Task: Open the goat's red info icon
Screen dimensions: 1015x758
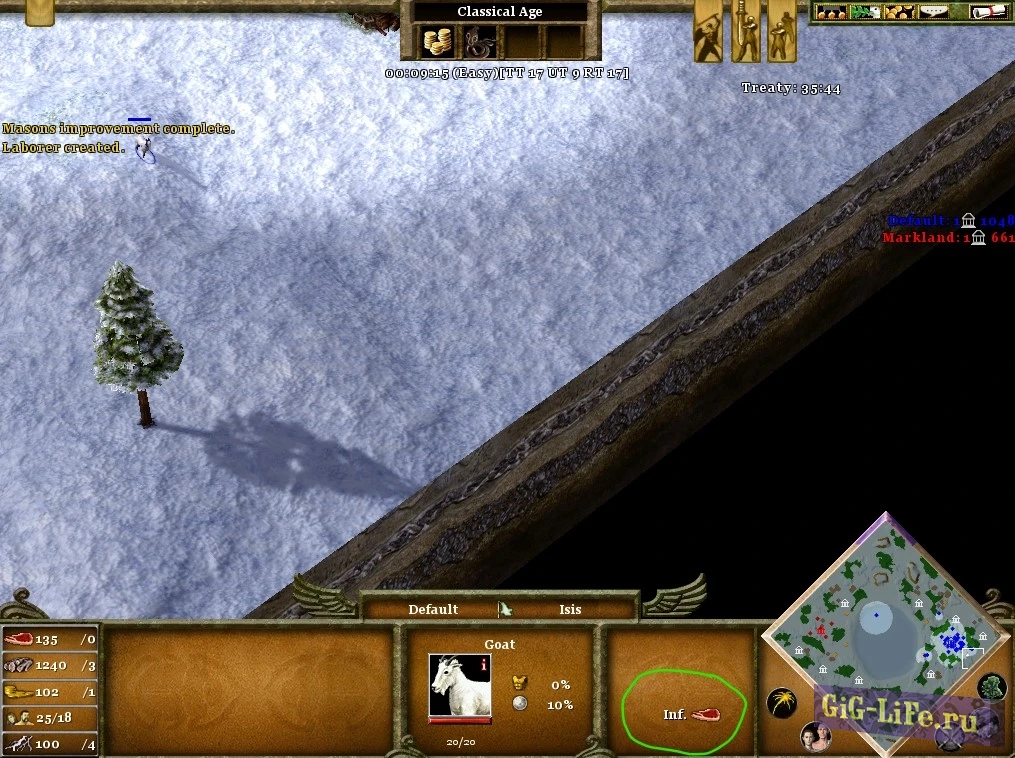Action: click(484, 663)
